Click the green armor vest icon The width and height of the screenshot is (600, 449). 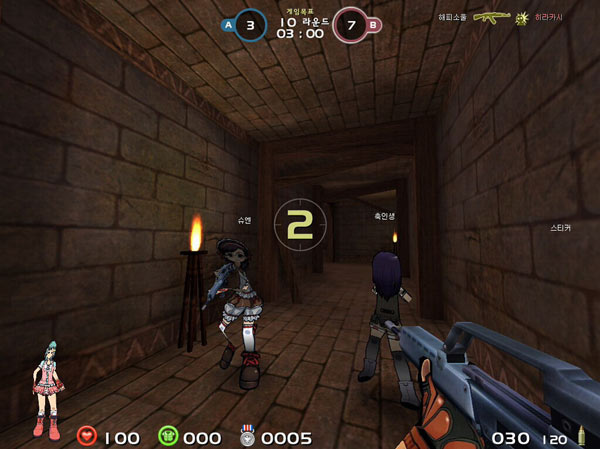pos(167,436)
